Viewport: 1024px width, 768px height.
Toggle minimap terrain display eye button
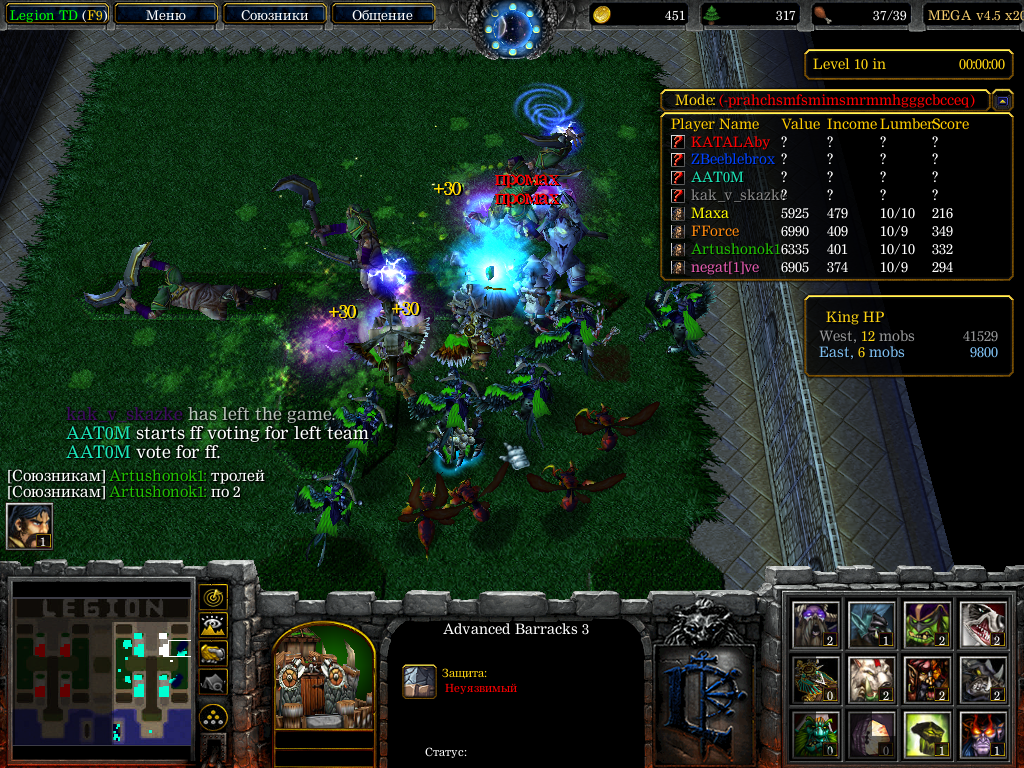click(x=213, y=625)
